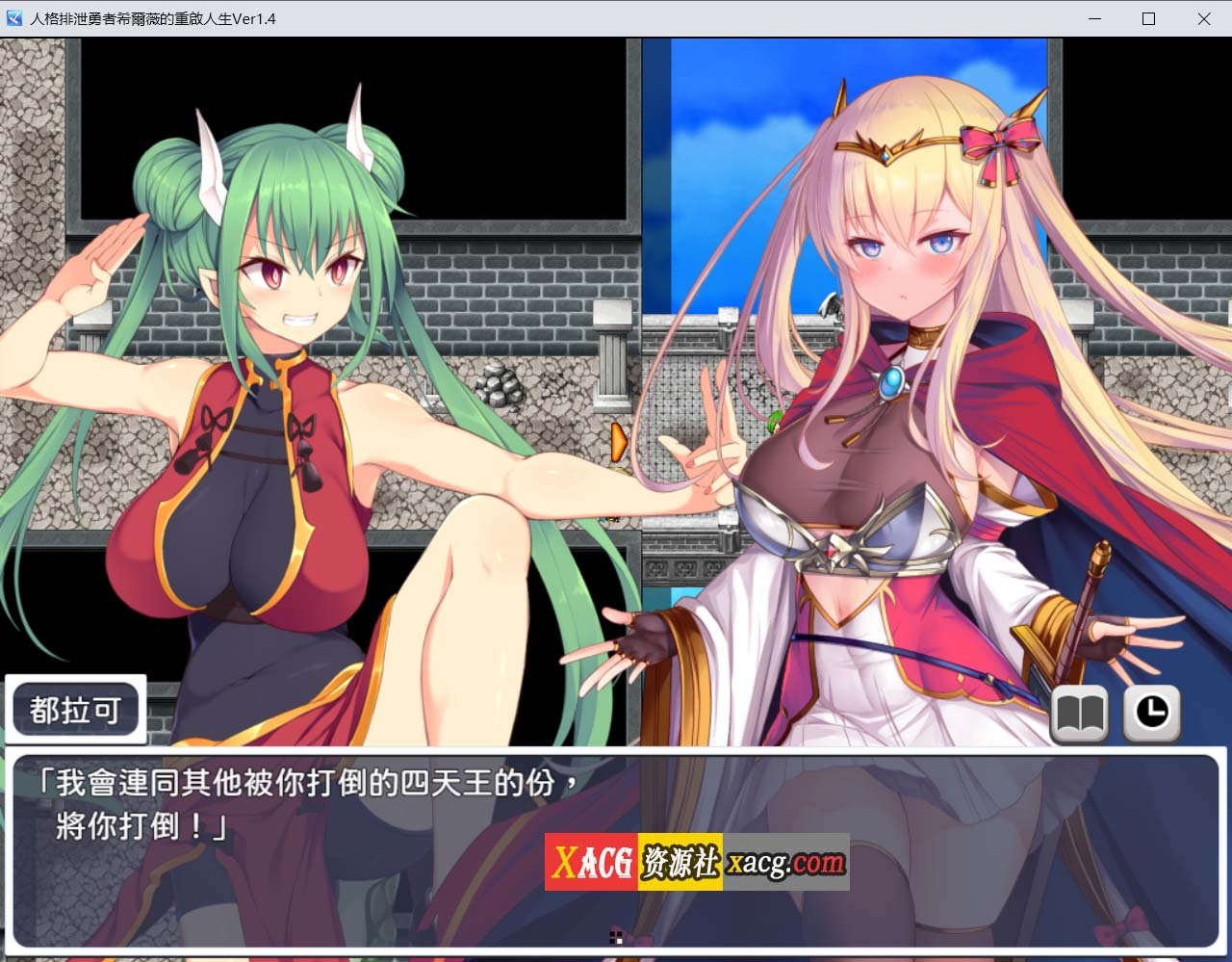
Task: Minimize the game window
Action: click(x=1093, y=18)
